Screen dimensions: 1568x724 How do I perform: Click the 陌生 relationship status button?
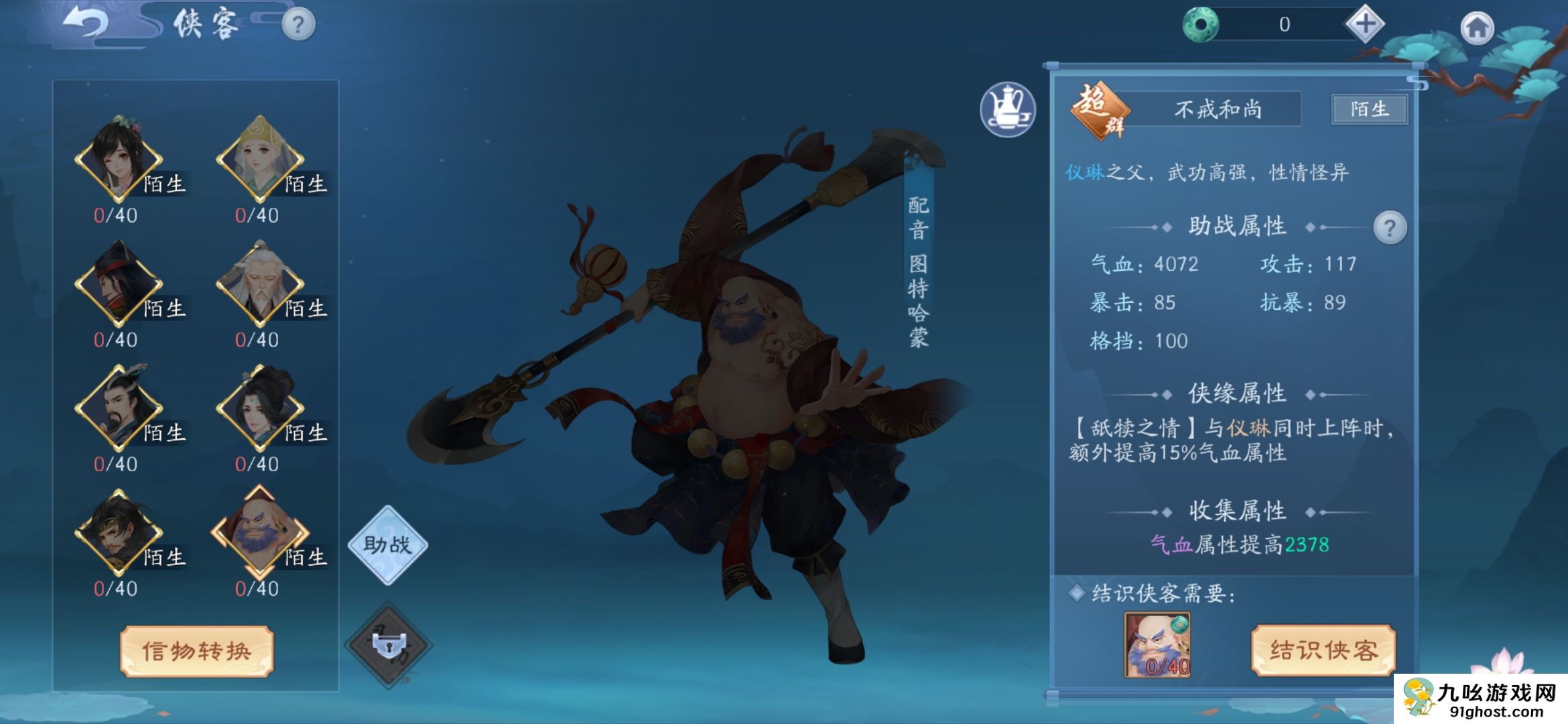pyautogui.click(x=1369, y=109)
